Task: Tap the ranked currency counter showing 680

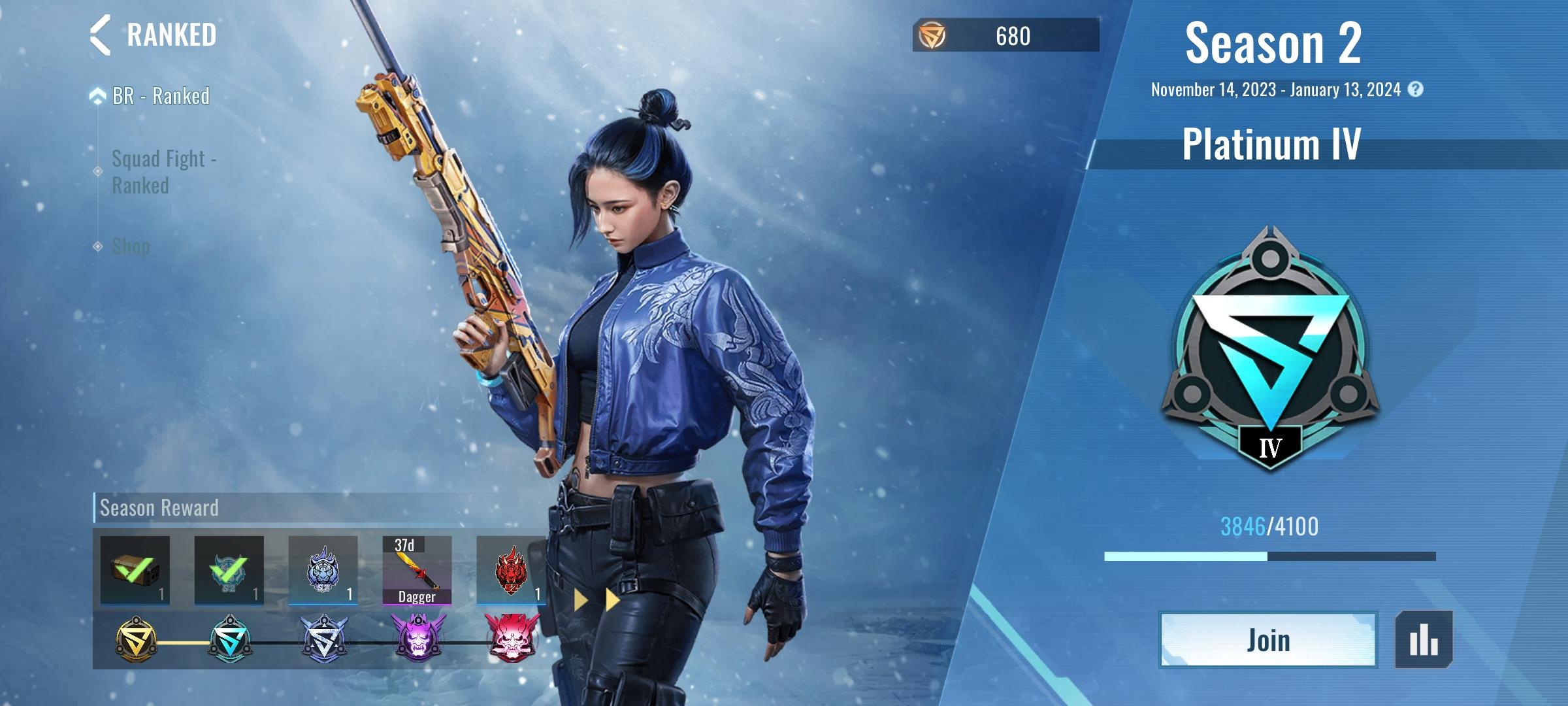Action: tap(1005, 35)
